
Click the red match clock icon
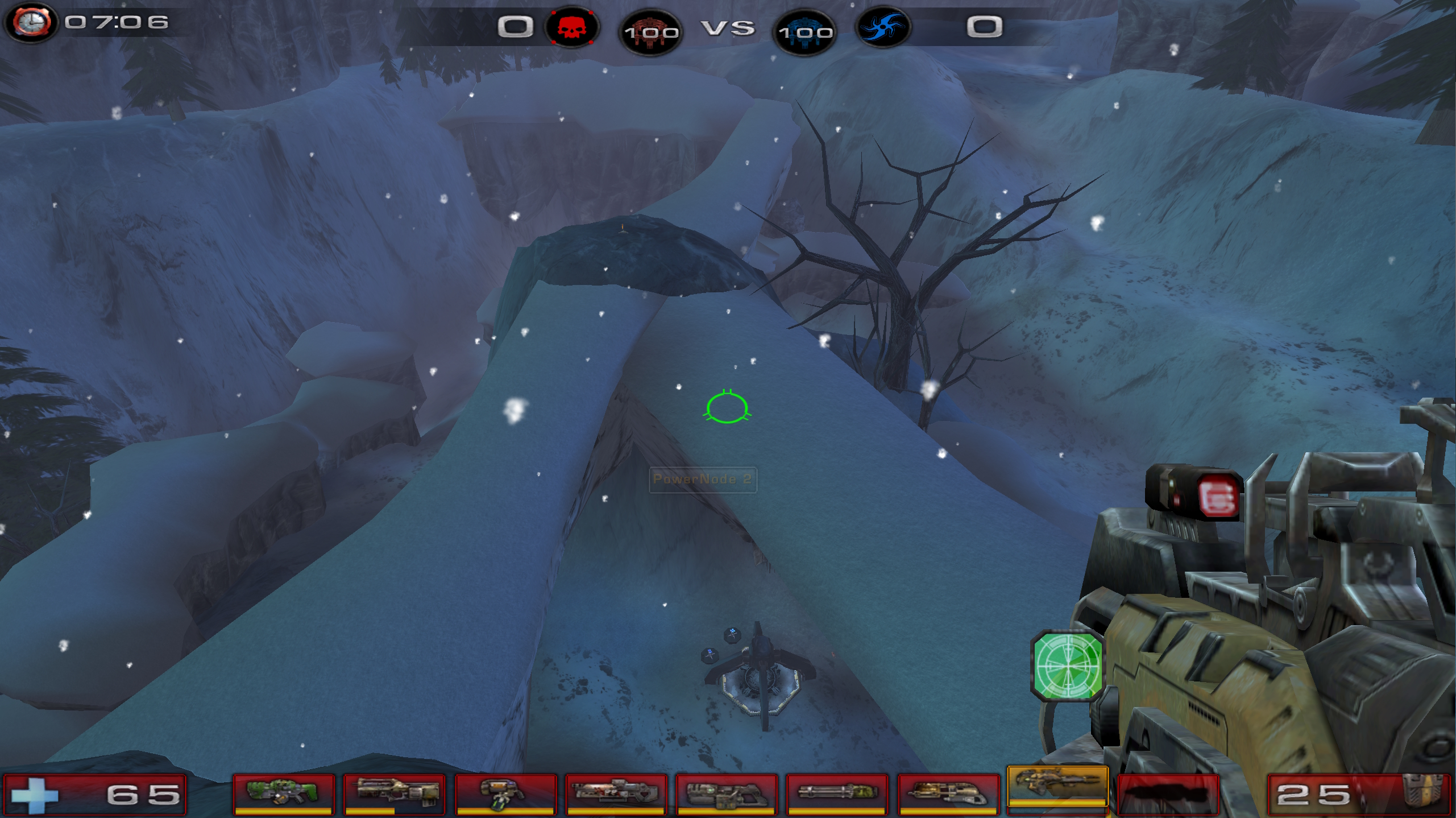(x=32, y=23)
